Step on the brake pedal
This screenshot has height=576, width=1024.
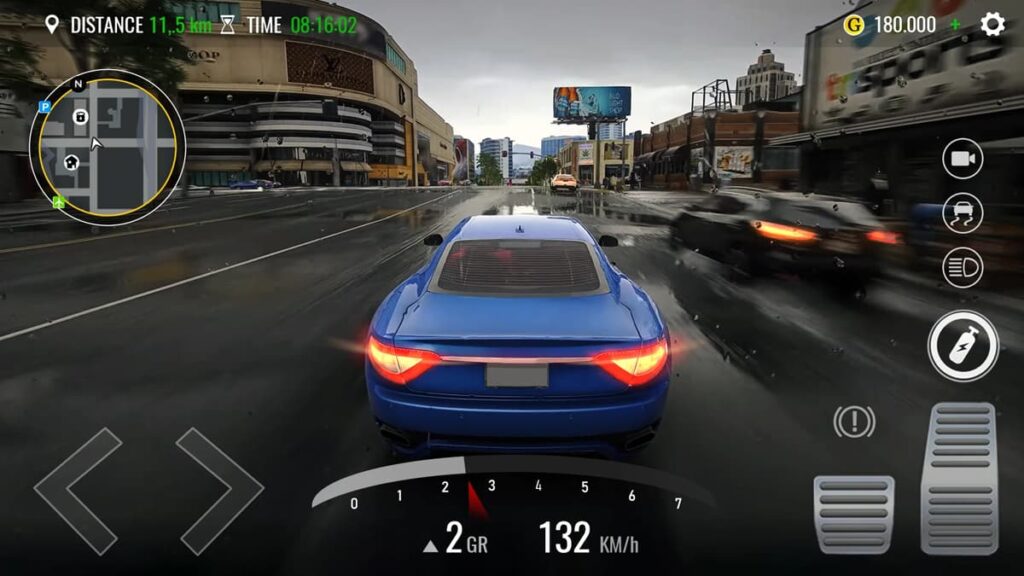pyautogui.click(x=853, y=513)
